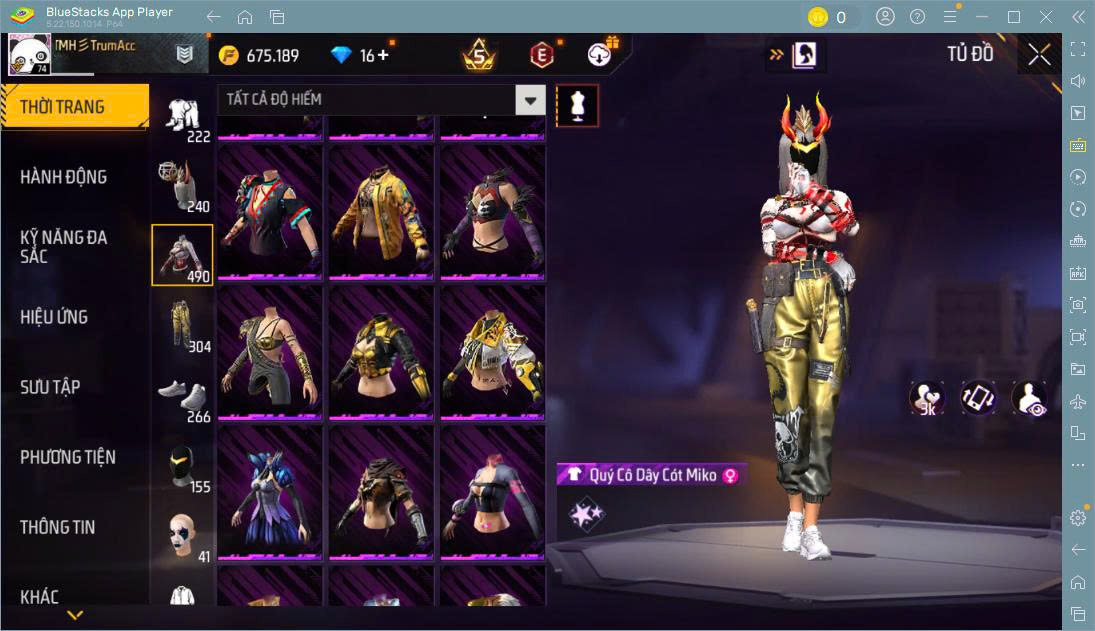Open the mask subcategory with 155 items
Screen dimensions: 1095x631
pos(182,465)
